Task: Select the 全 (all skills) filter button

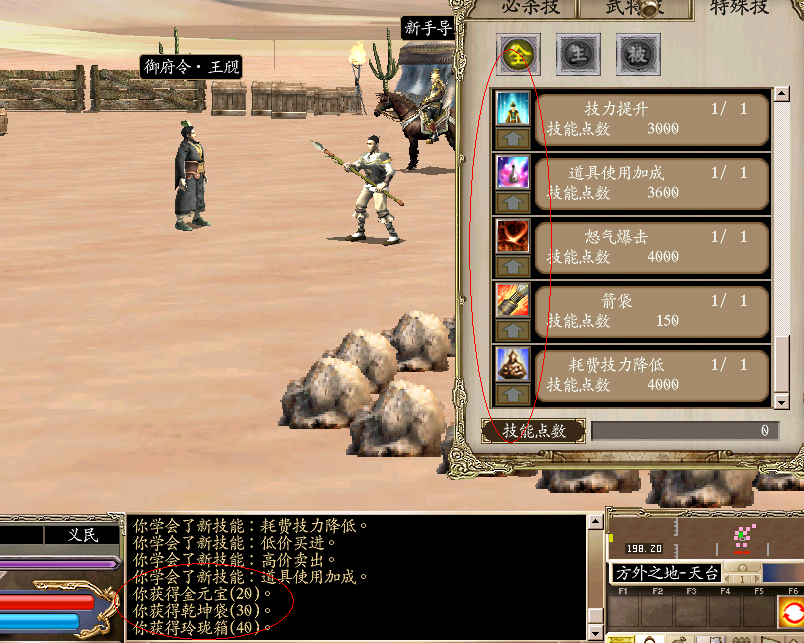Action: point(519,54)
